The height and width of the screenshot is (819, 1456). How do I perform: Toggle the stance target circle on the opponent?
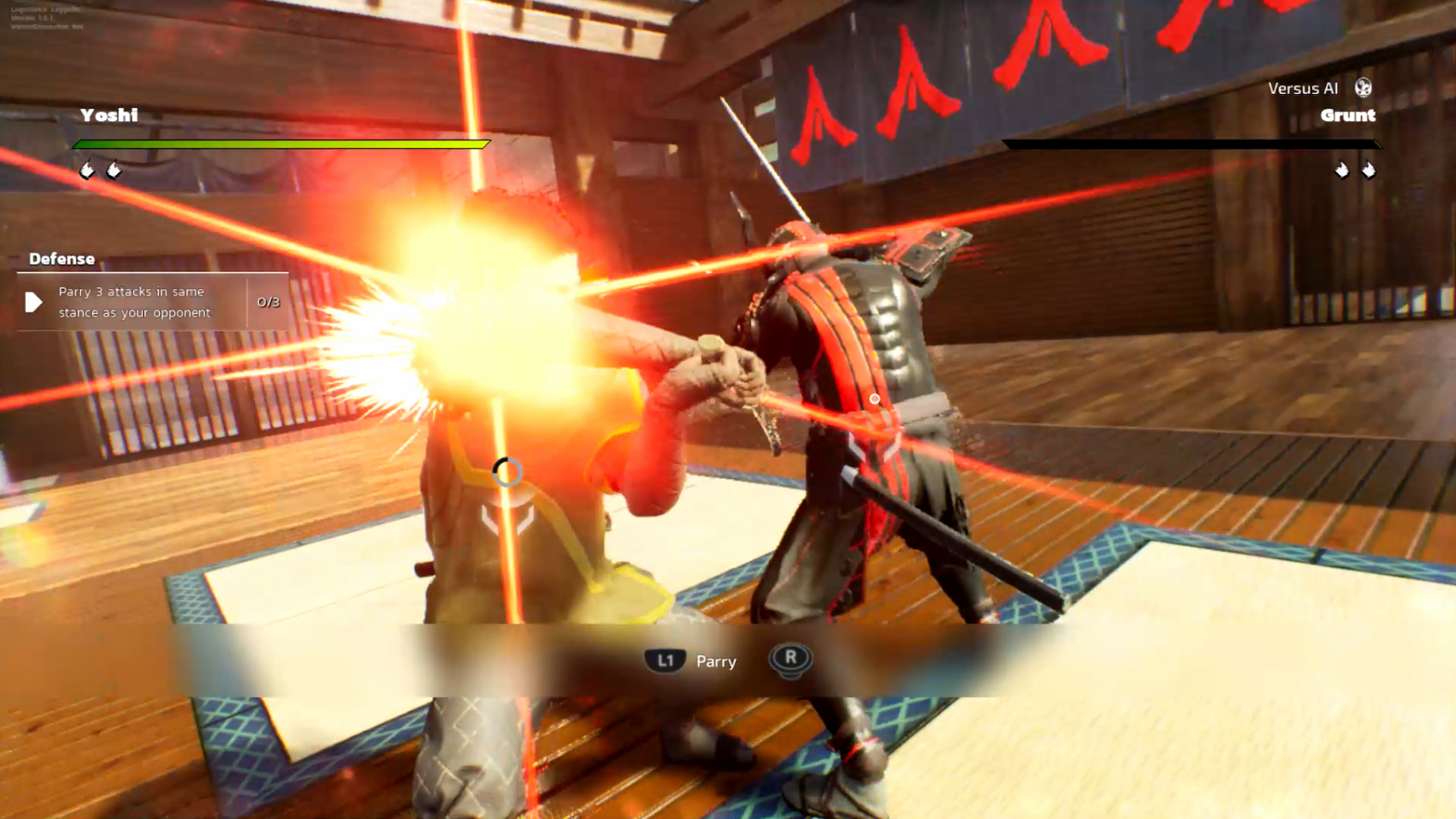[x=507, y=472]
